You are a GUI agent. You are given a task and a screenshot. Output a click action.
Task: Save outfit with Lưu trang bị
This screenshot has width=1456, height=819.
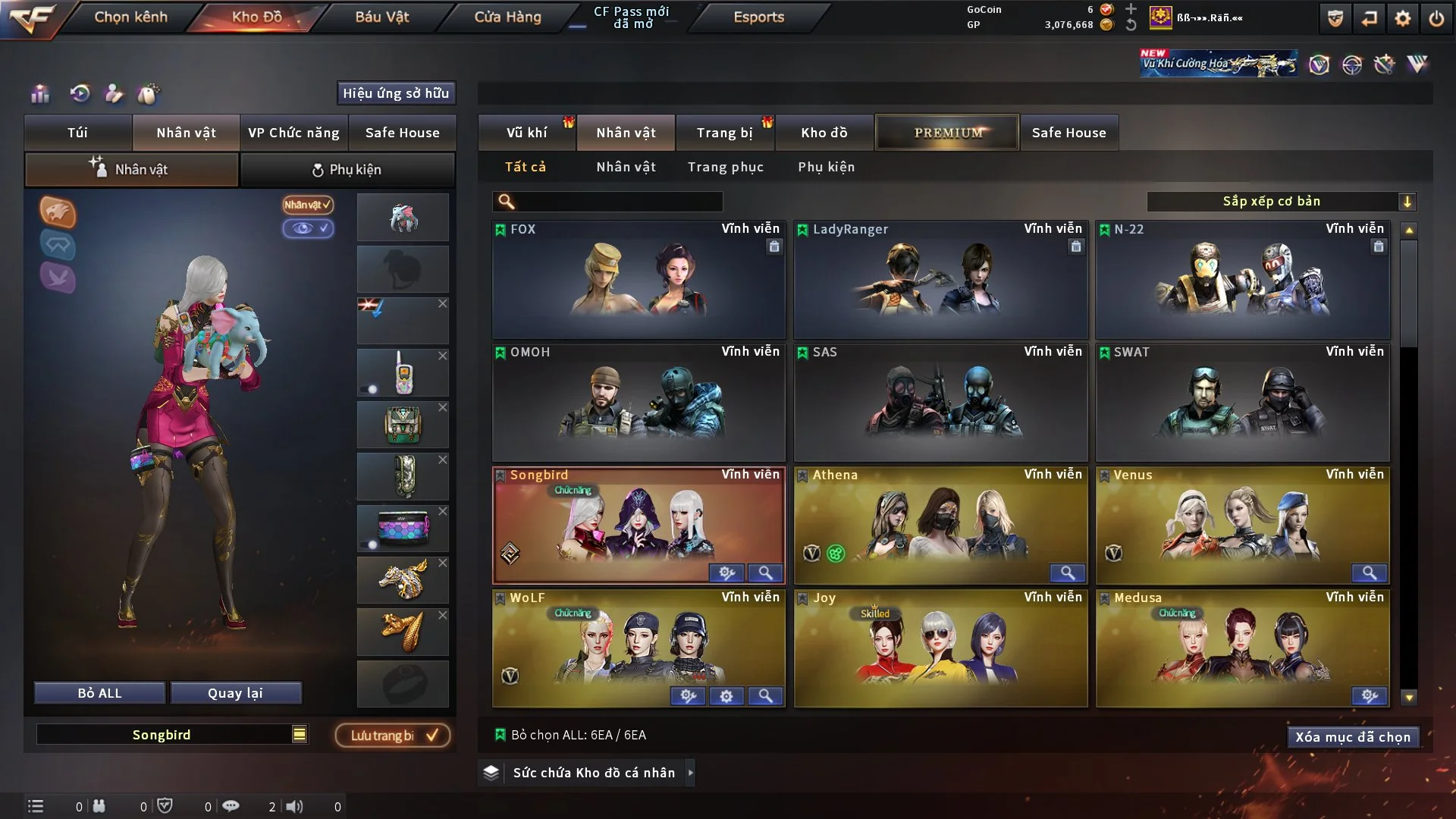point(393,735)
